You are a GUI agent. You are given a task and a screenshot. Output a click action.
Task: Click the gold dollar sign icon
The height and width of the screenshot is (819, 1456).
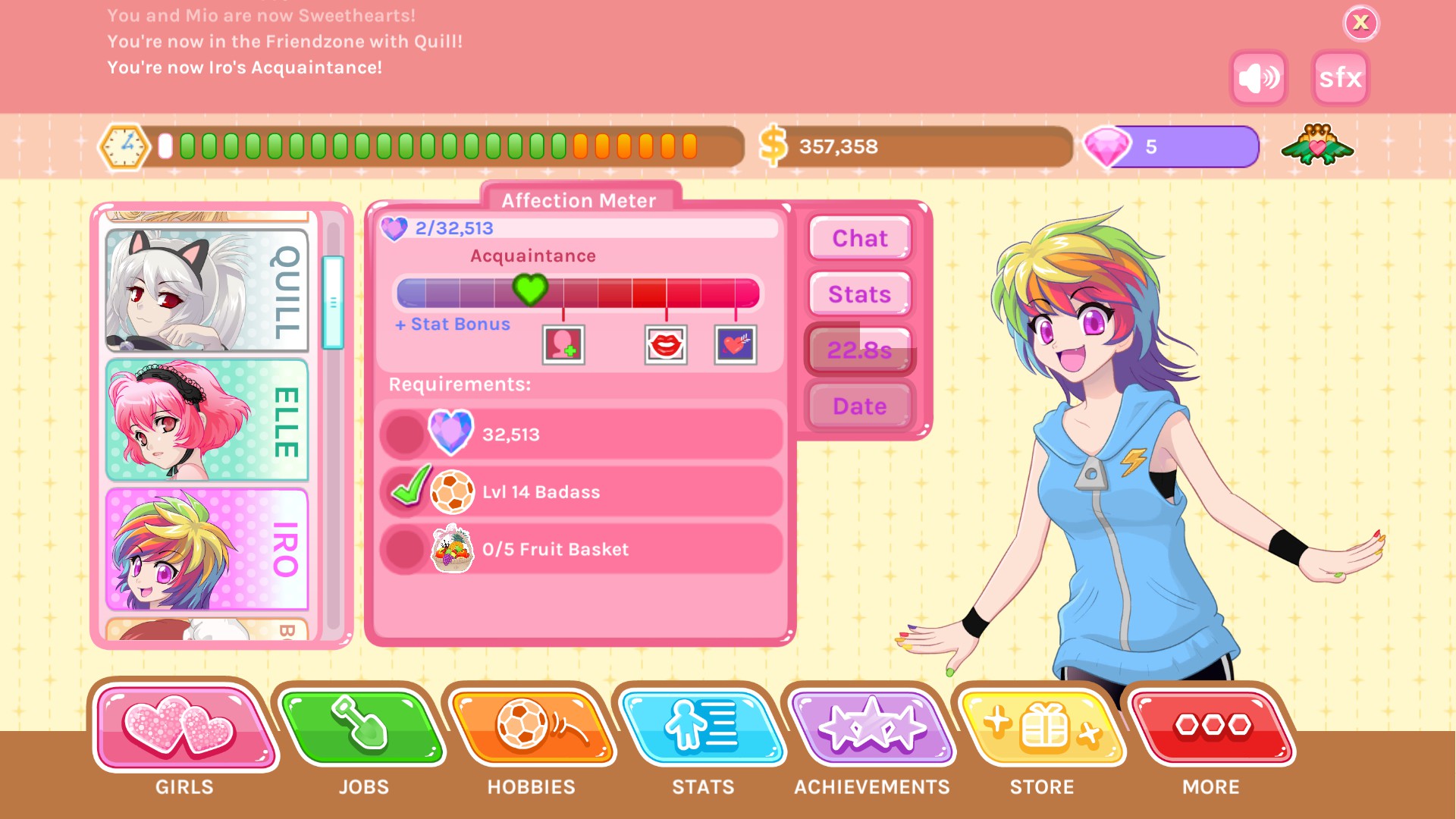(774, 146)
